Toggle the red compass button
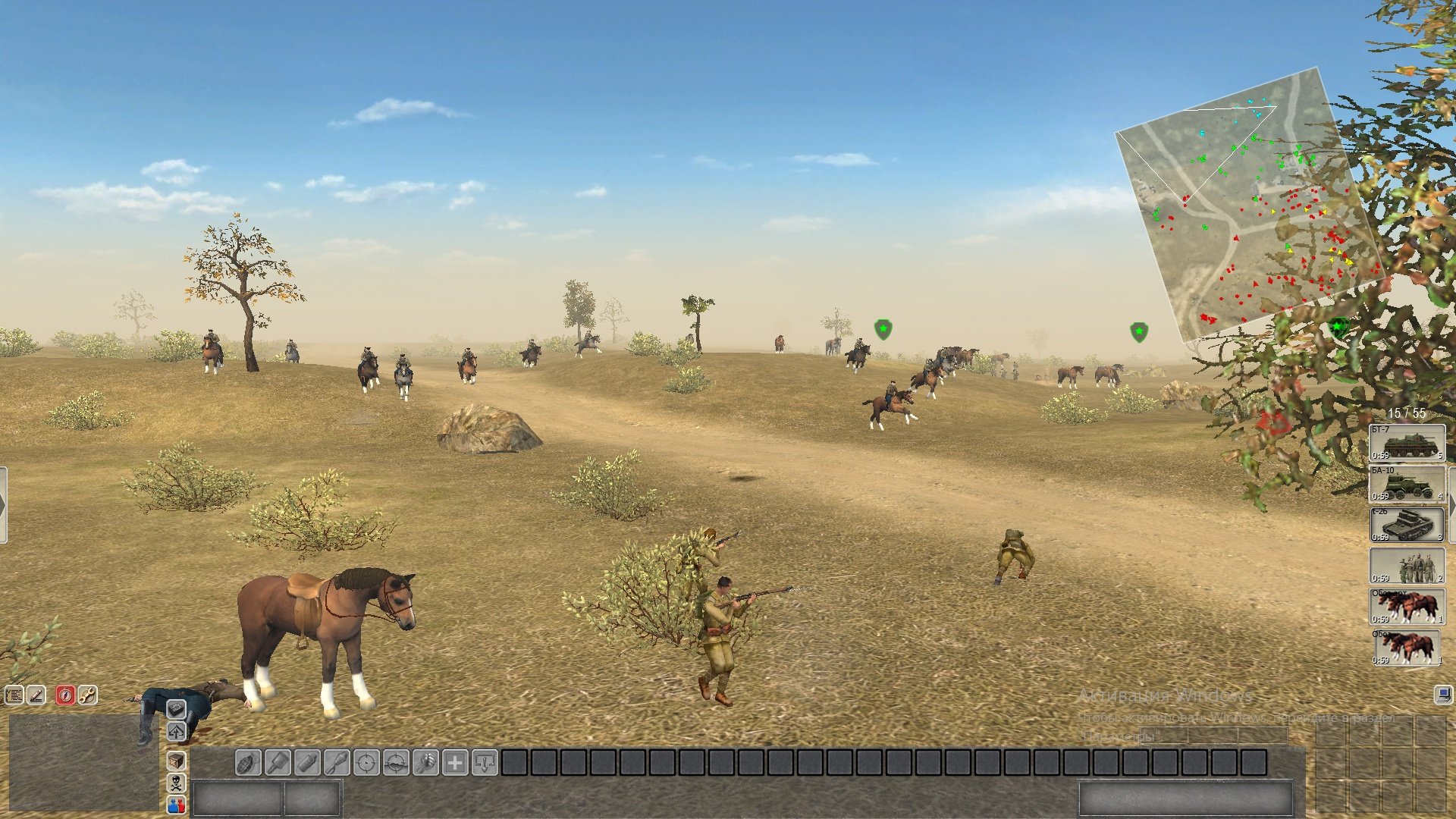 point(65,695)
